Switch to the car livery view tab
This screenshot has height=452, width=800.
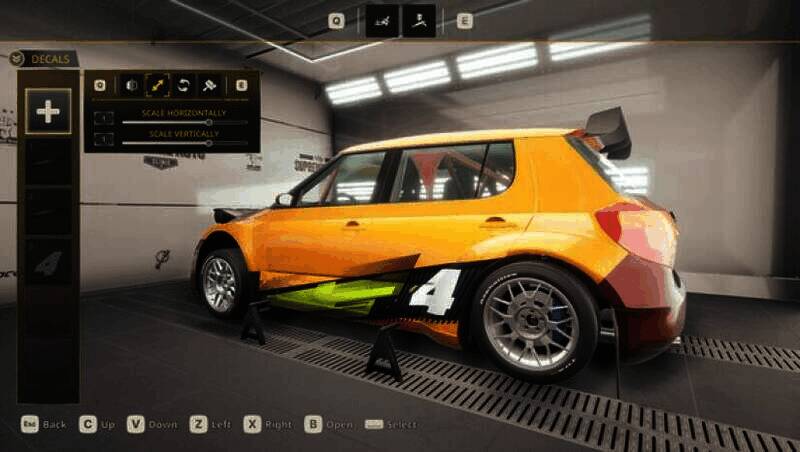pyautogui.click(x=382, y=20)
